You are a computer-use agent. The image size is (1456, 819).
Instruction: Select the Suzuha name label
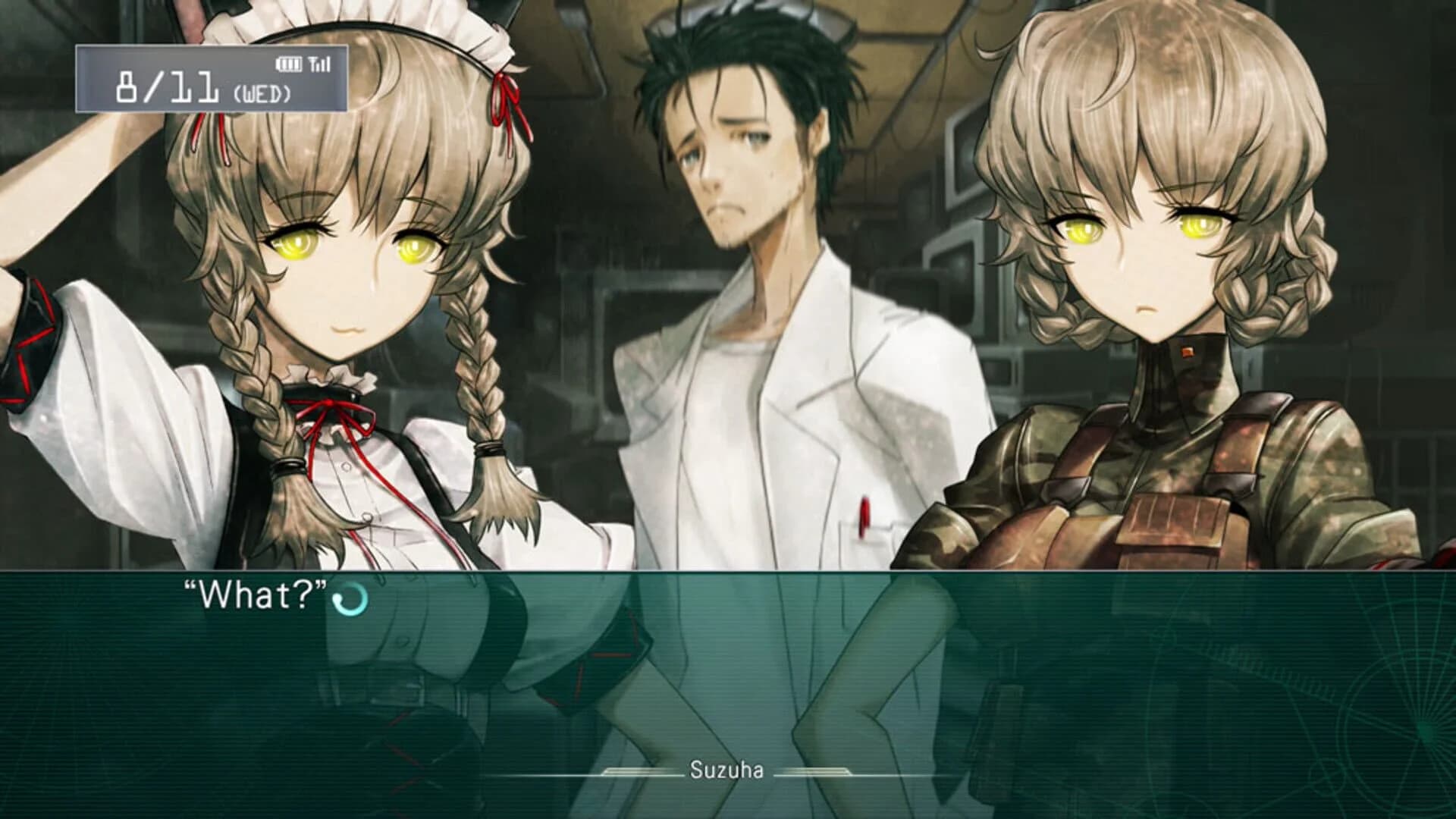click(726, 770)
